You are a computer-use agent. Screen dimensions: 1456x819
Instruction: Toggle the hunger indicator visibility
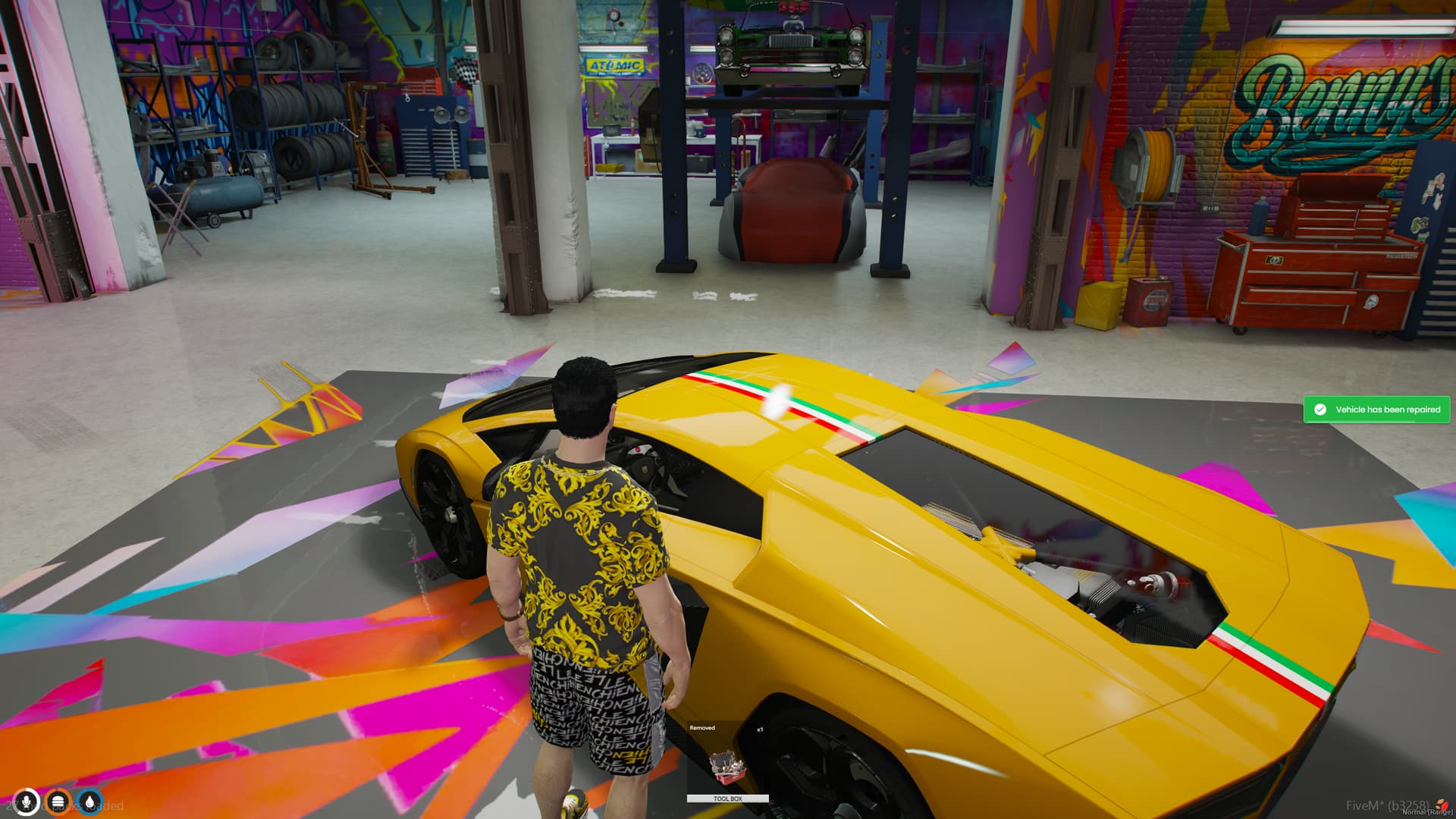58,802
